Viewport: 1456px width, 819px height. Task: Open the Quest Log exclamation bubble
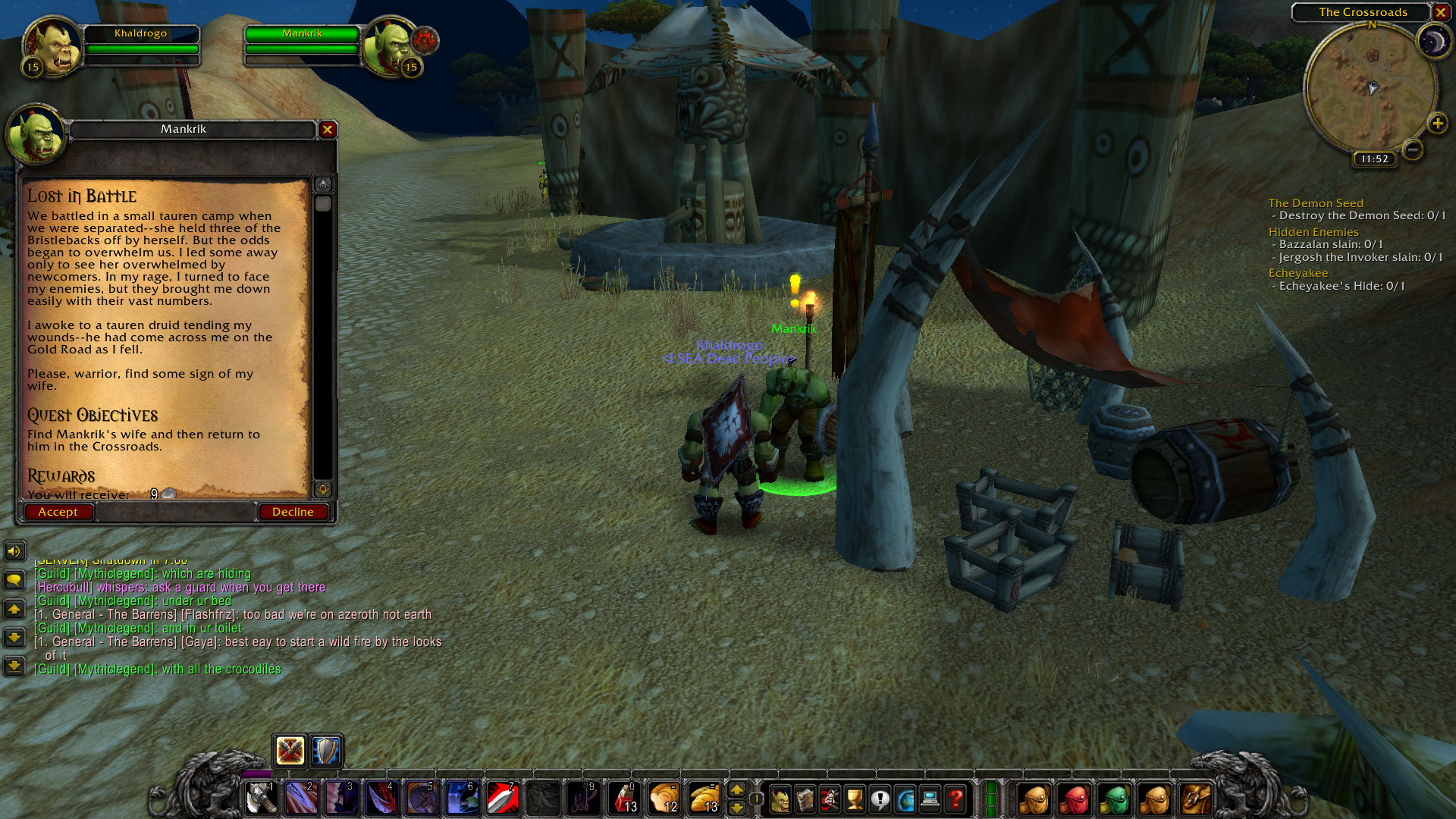pyautogui.click(x=880, y=799)
